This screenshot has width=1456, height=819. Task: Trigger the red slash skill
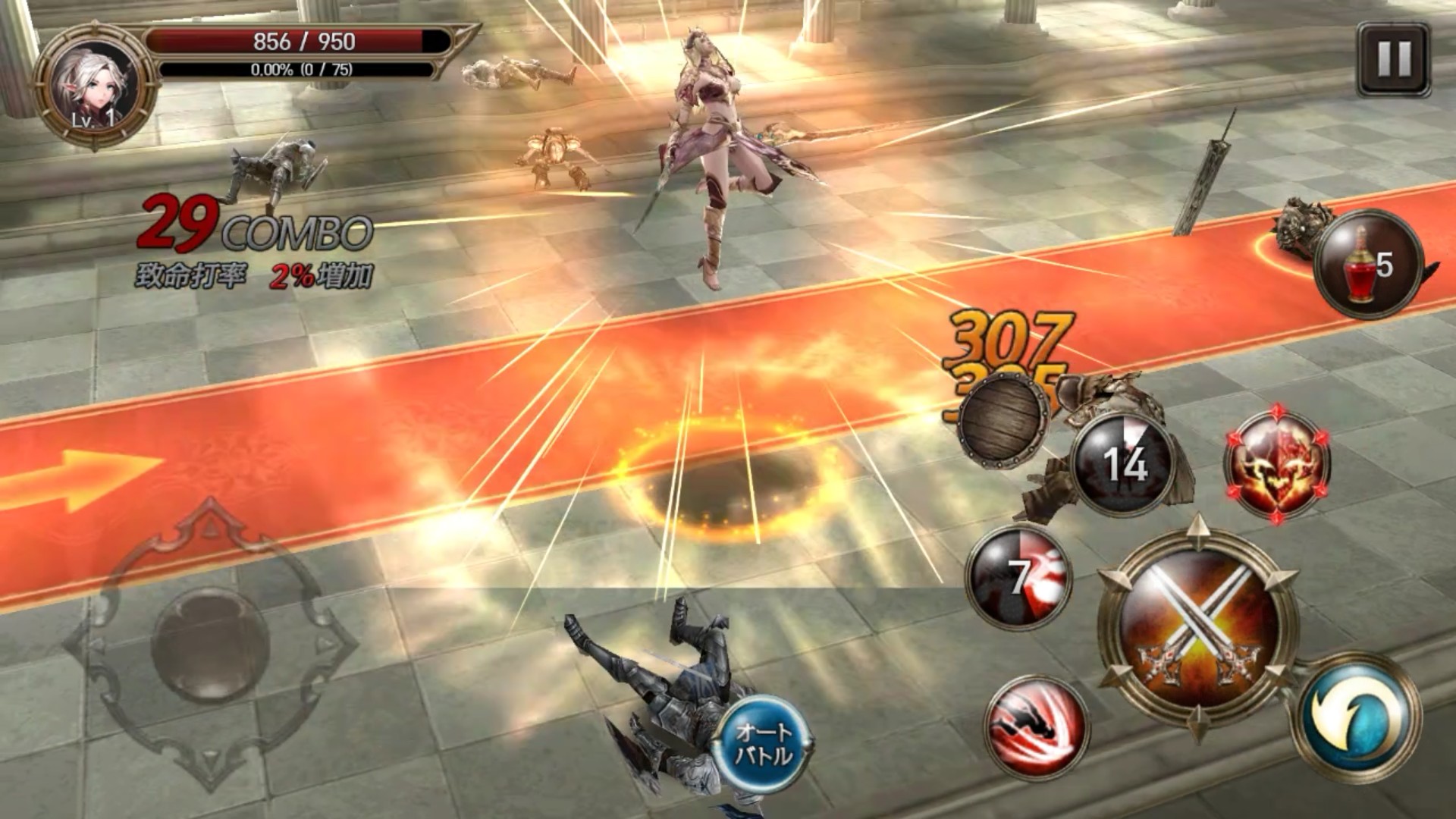point(1037,726)
